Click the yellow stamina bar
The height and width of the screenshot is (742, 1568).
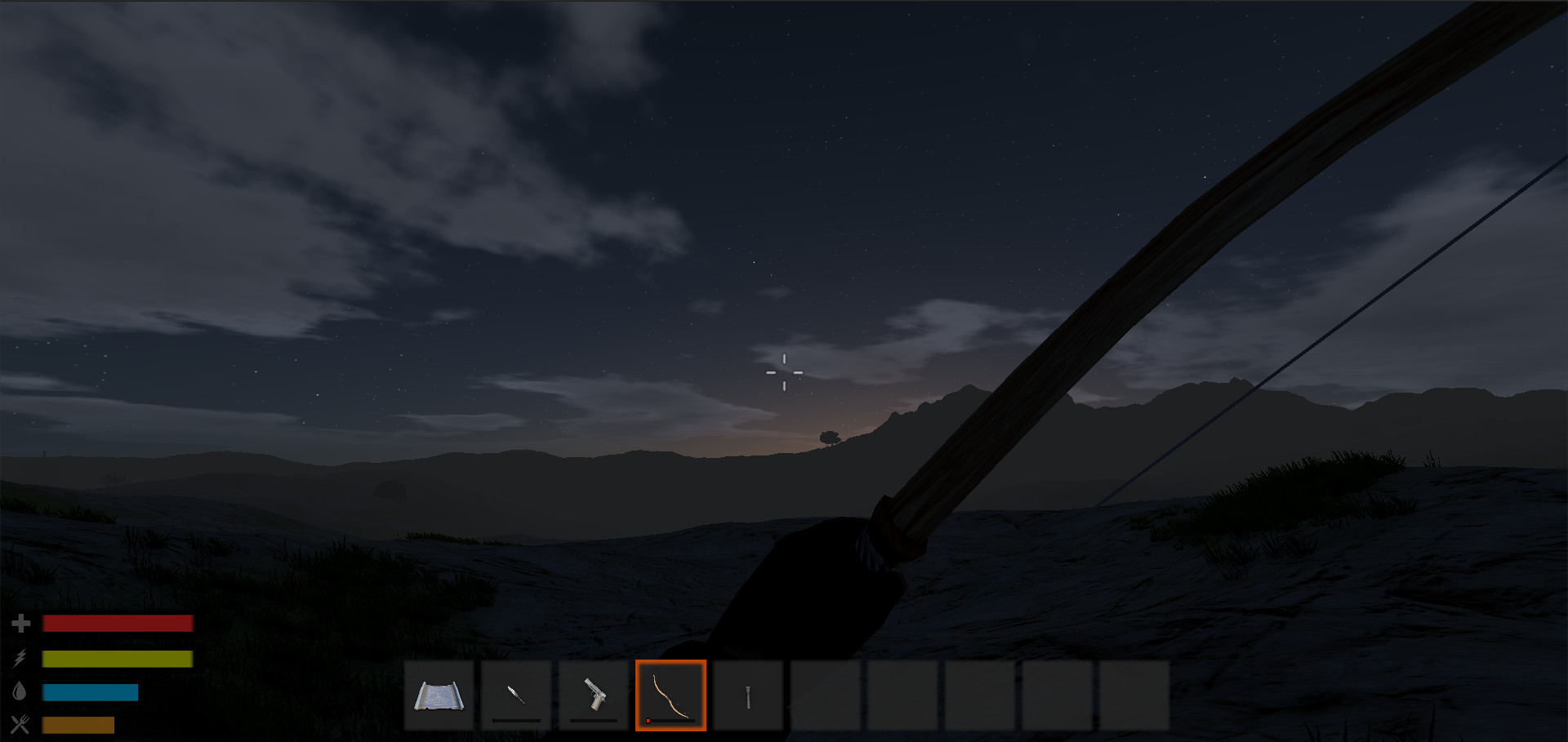[118, 656]
